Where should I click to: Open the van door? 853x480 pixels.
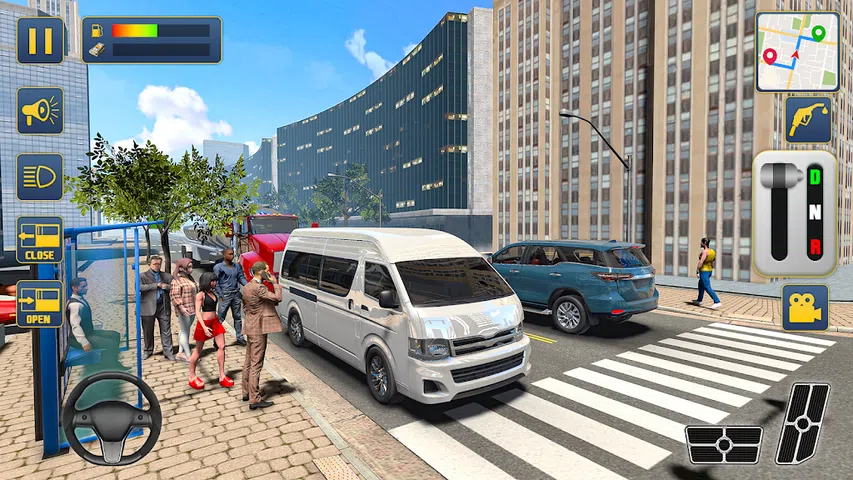40,304
